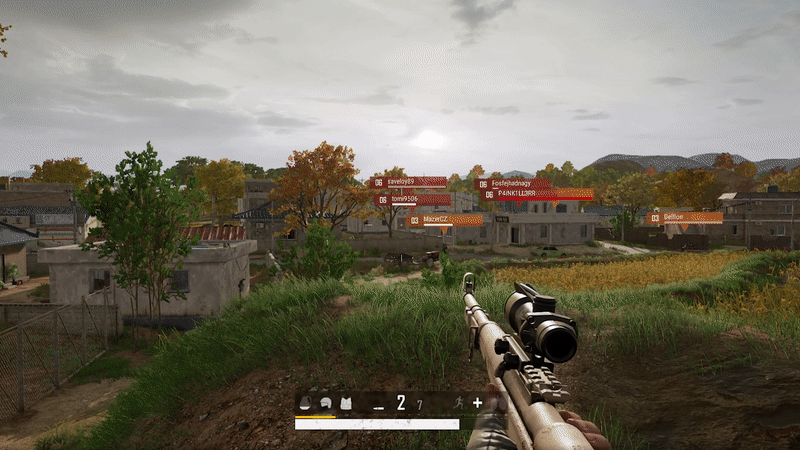Click the Dellfion squad name tag
The image size is (800, 450).
tap(685, 217)
